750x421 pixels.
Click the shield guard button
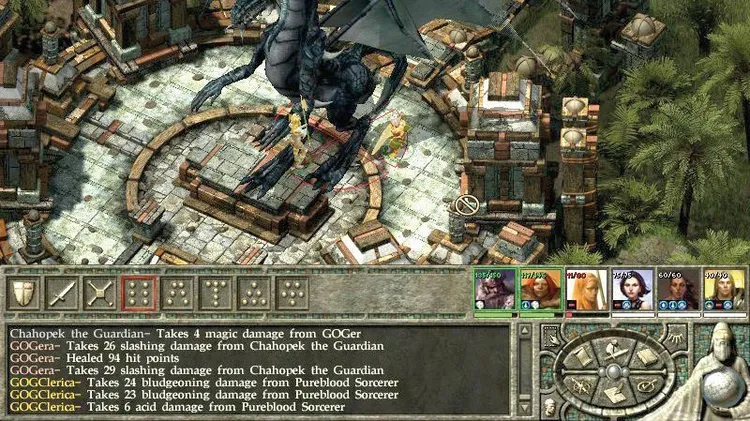24,293
